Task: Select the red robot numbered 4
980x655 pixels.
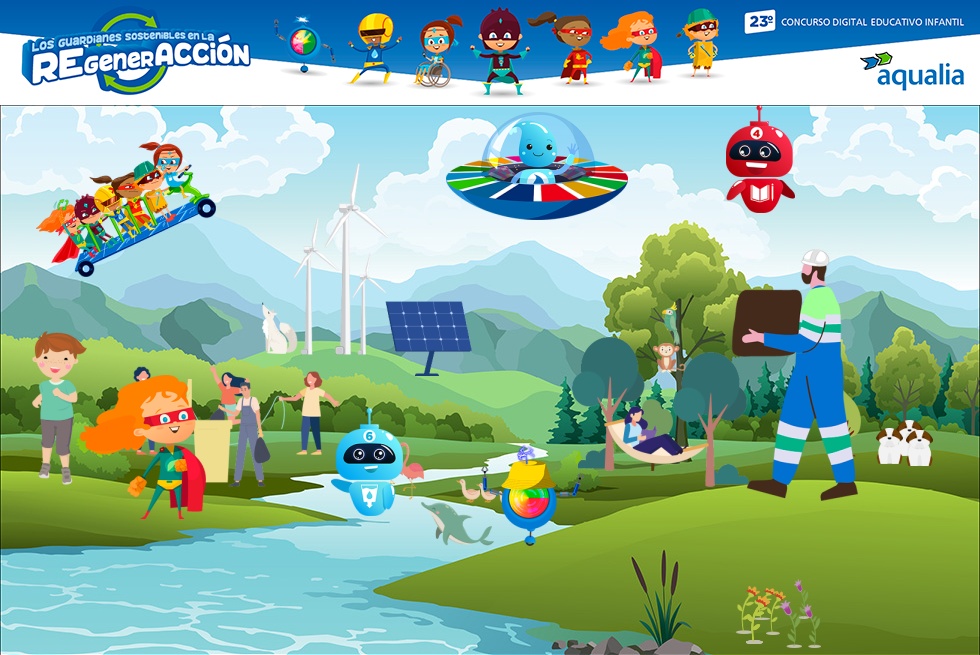Action: pyautogui.click(x=759, y=160)
